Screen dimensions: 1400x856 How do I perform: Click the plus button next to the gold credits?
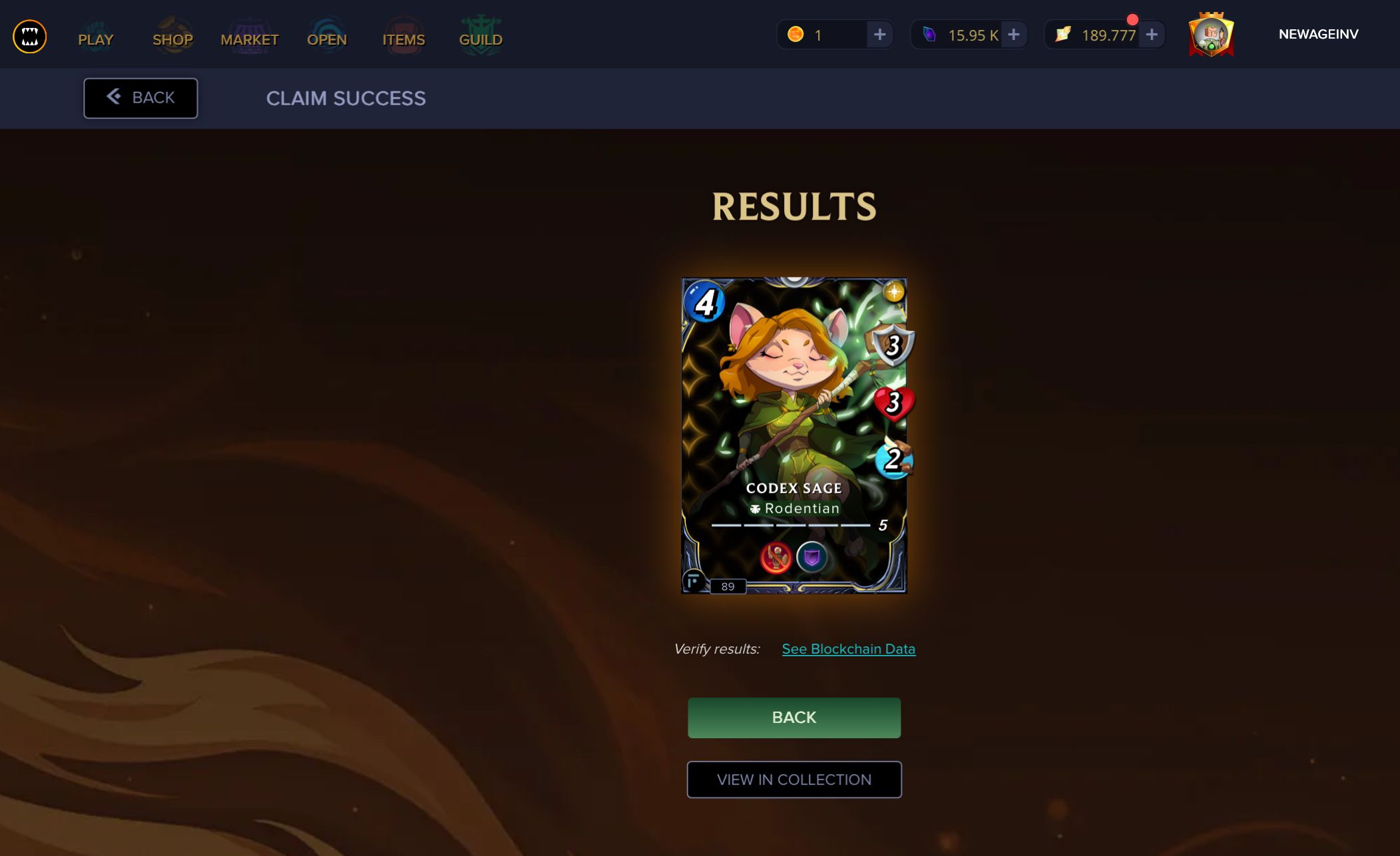(x=881, y=34)
